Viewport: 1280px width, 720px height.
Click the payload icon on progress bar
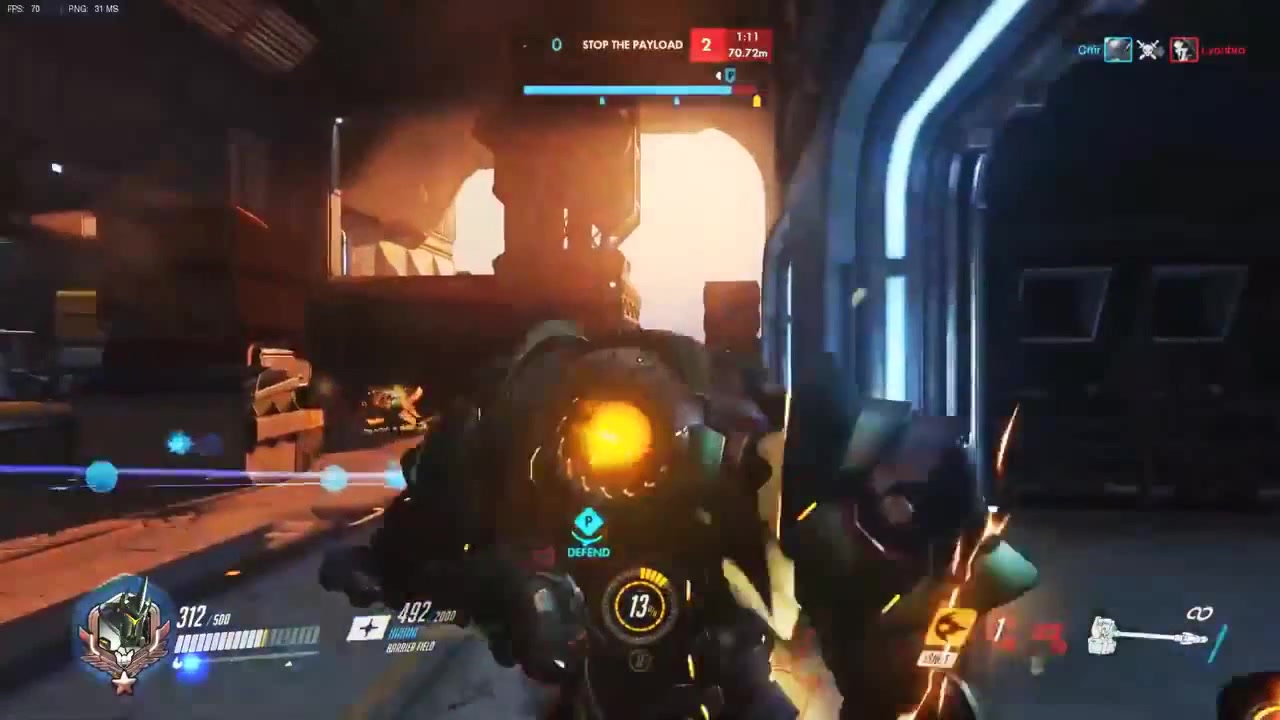pyautogui.click(x=729, y=77)
